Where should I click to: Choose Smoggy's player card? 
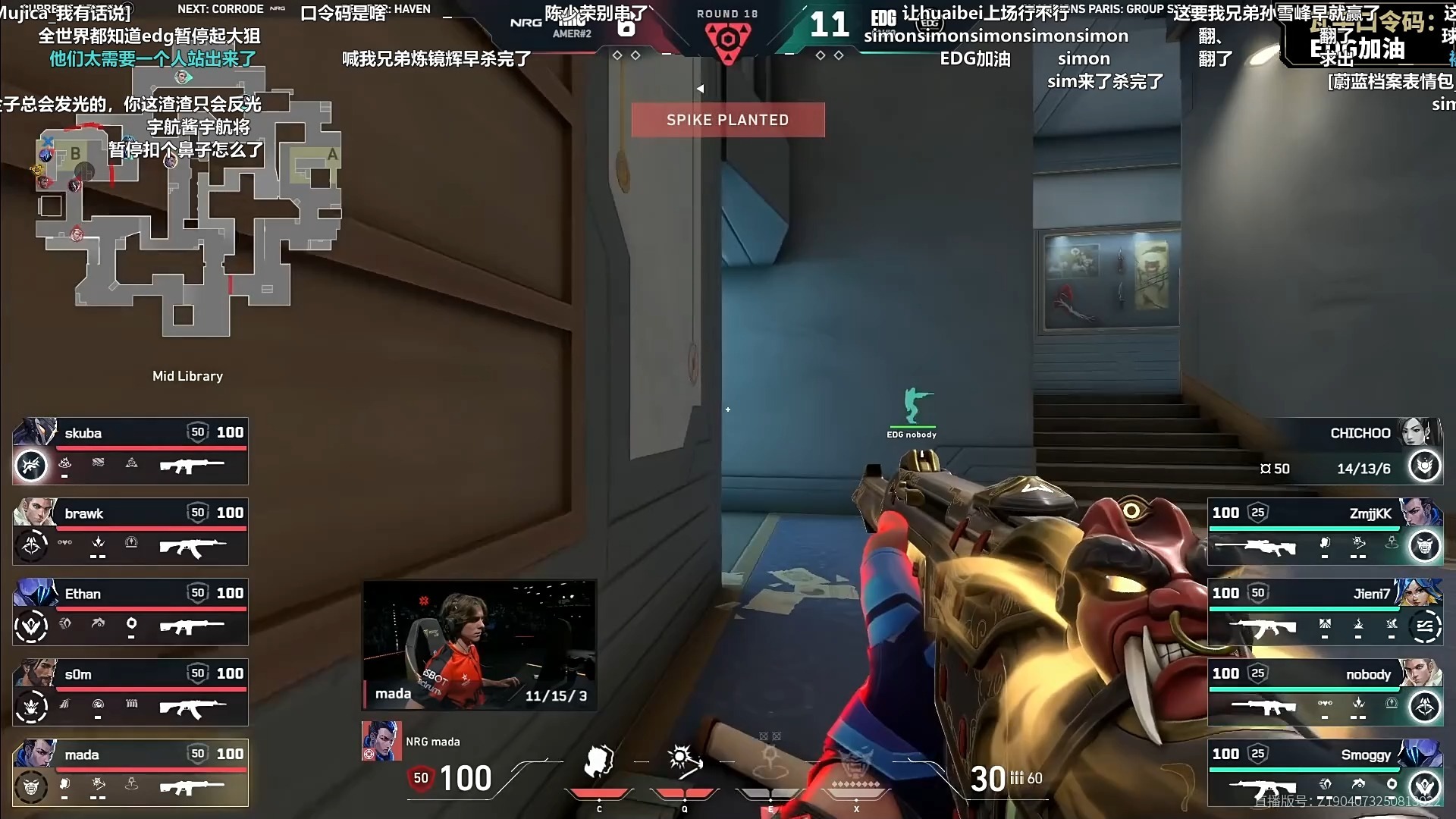click(x=1324, y=773)
